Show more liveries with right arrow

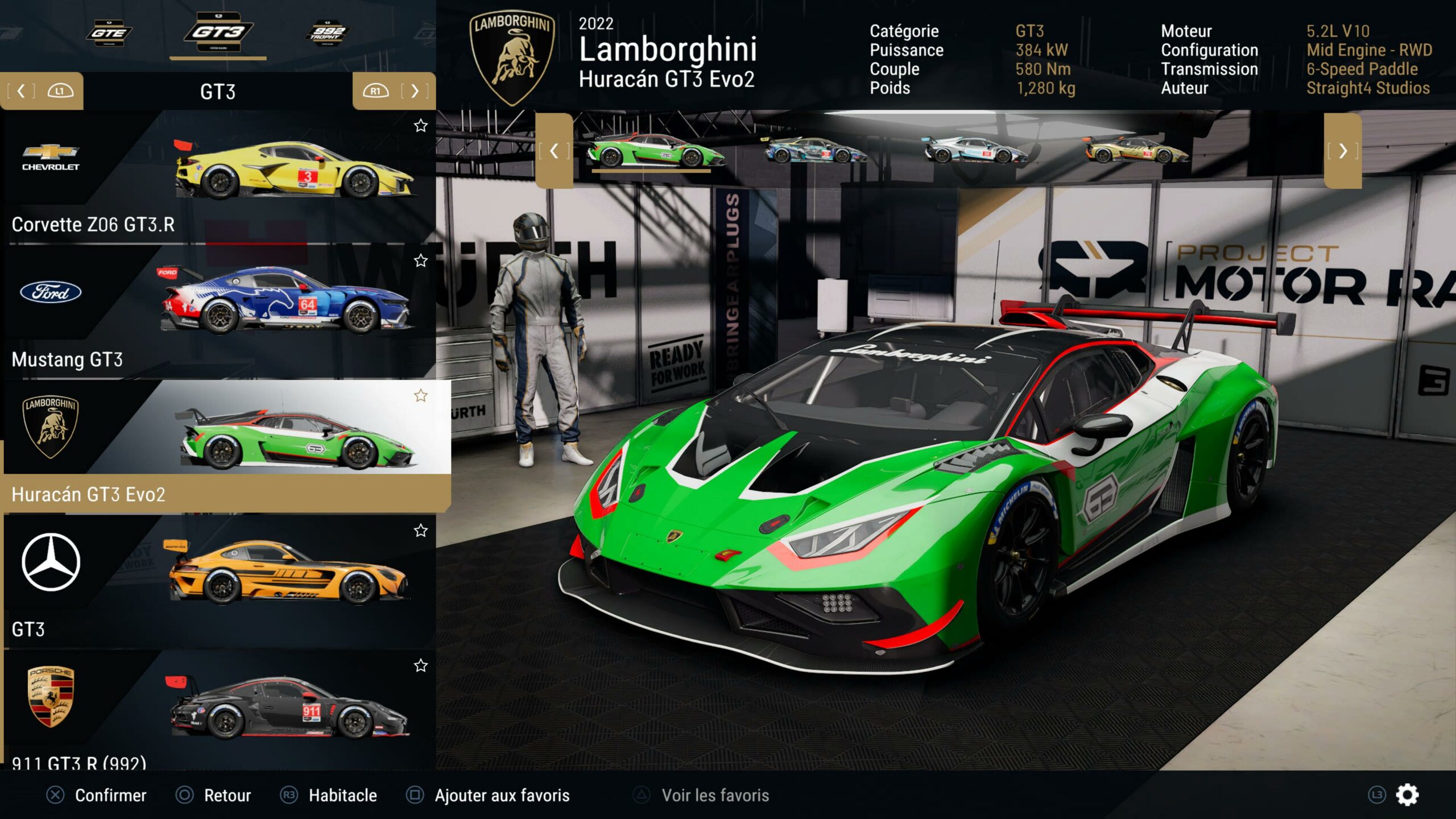coord(1342,151)
